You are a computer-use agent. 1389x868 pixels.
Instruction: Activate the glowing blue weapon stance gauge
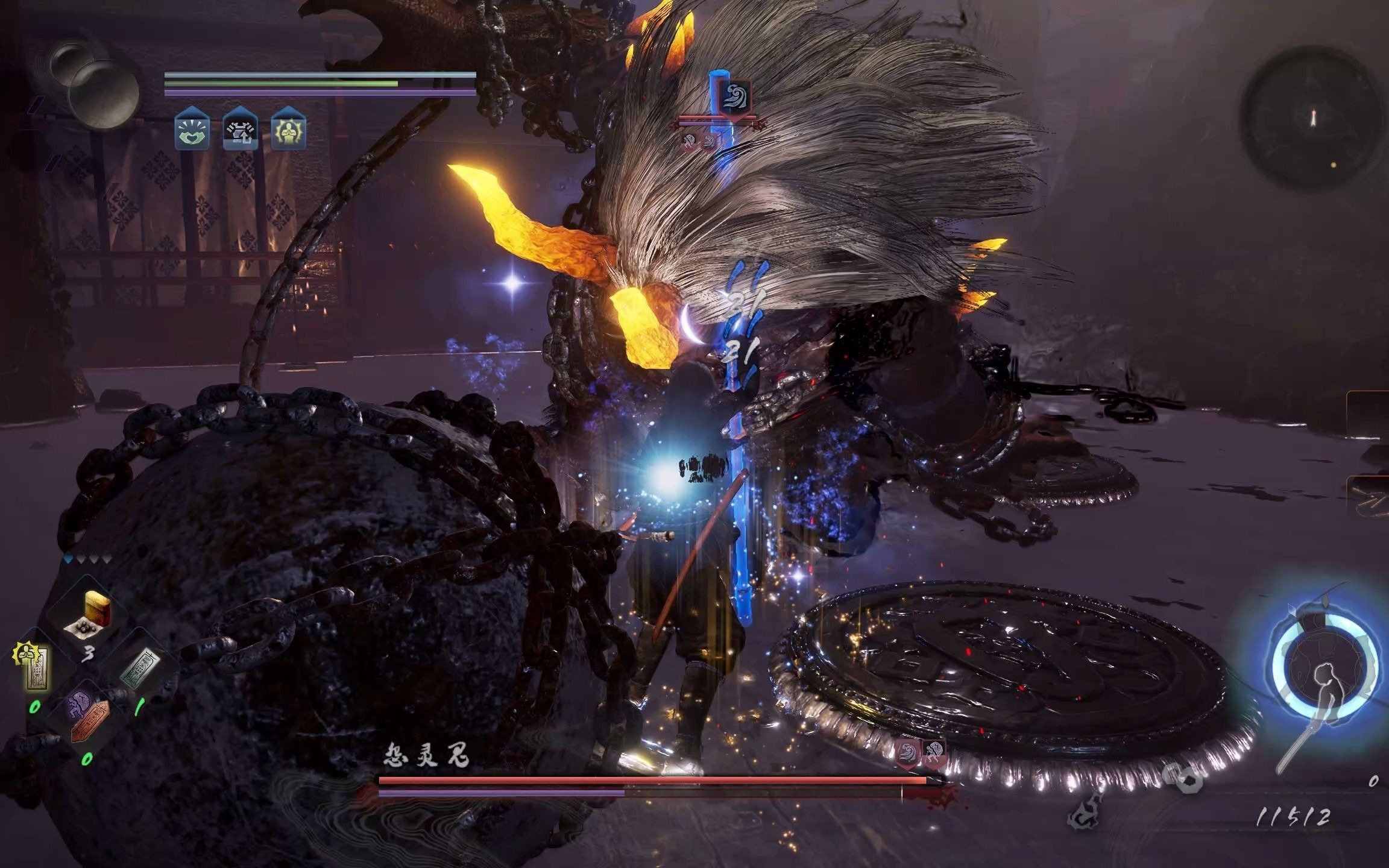coord(1325,673)
